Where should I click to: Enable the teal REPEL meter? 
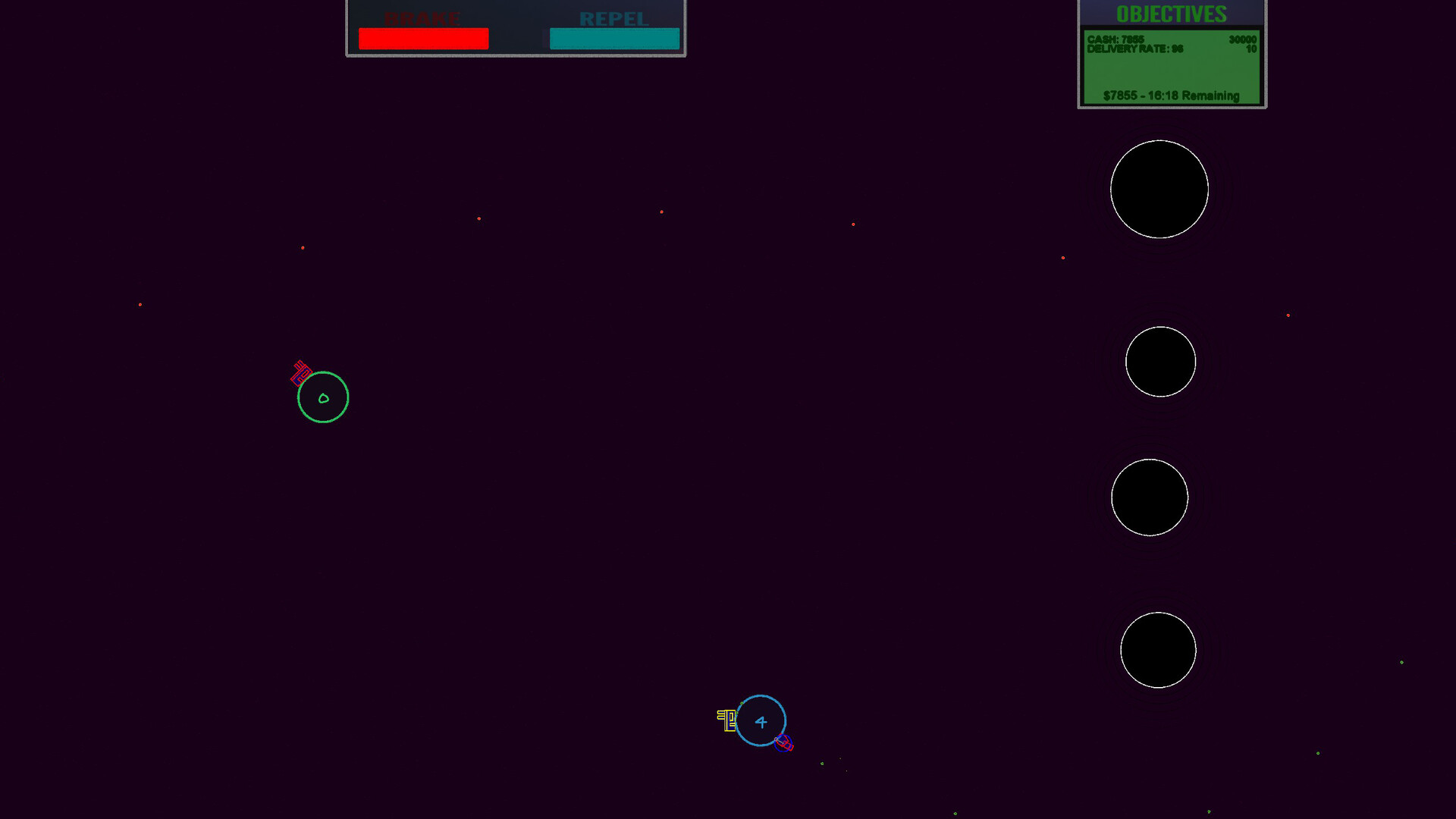click(614, 38)
